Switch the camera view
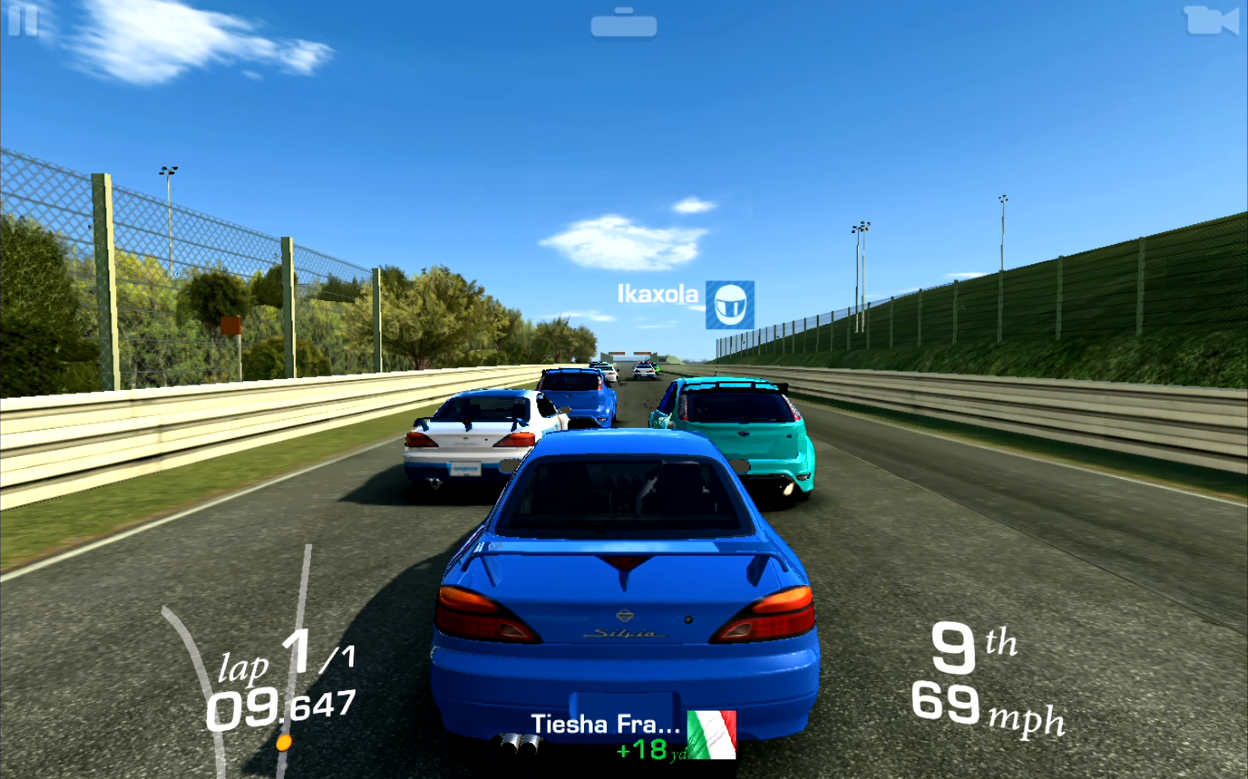 click(x=1210, y=20)
